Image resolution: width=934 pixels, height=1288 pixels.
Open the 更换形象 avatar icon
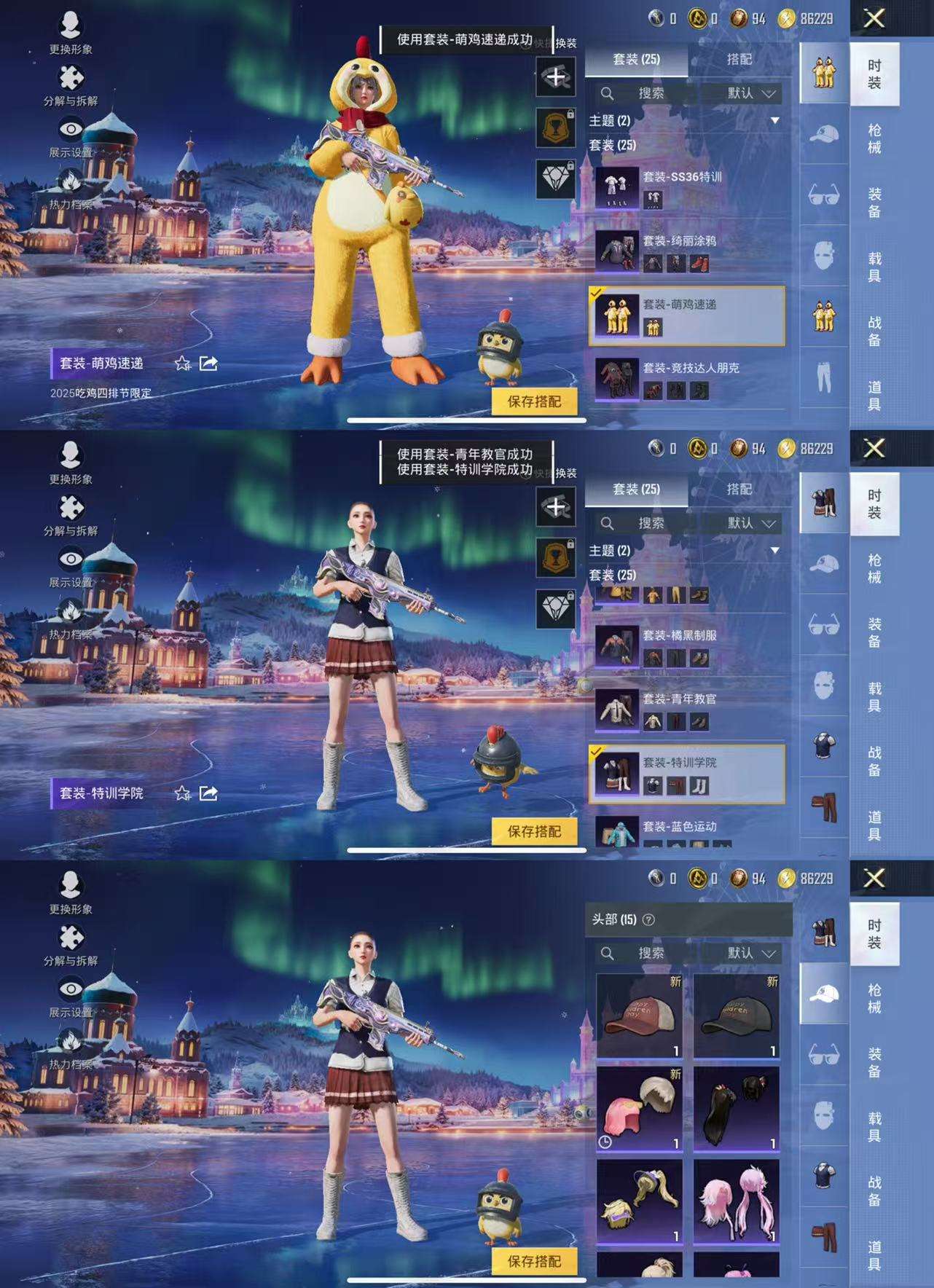pos(69,25)
